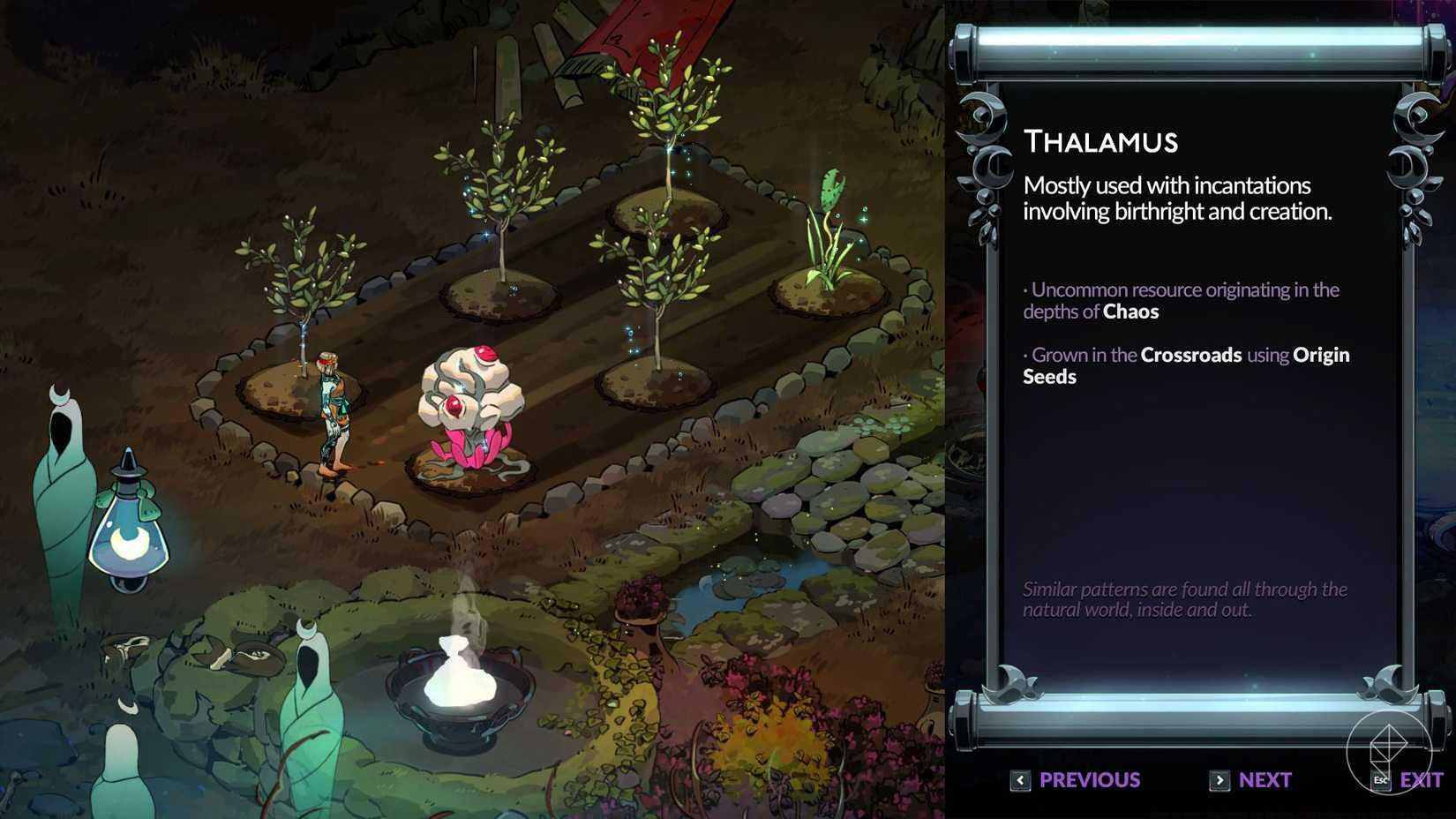Click the bold Chaos text on the scroll

1132,312
